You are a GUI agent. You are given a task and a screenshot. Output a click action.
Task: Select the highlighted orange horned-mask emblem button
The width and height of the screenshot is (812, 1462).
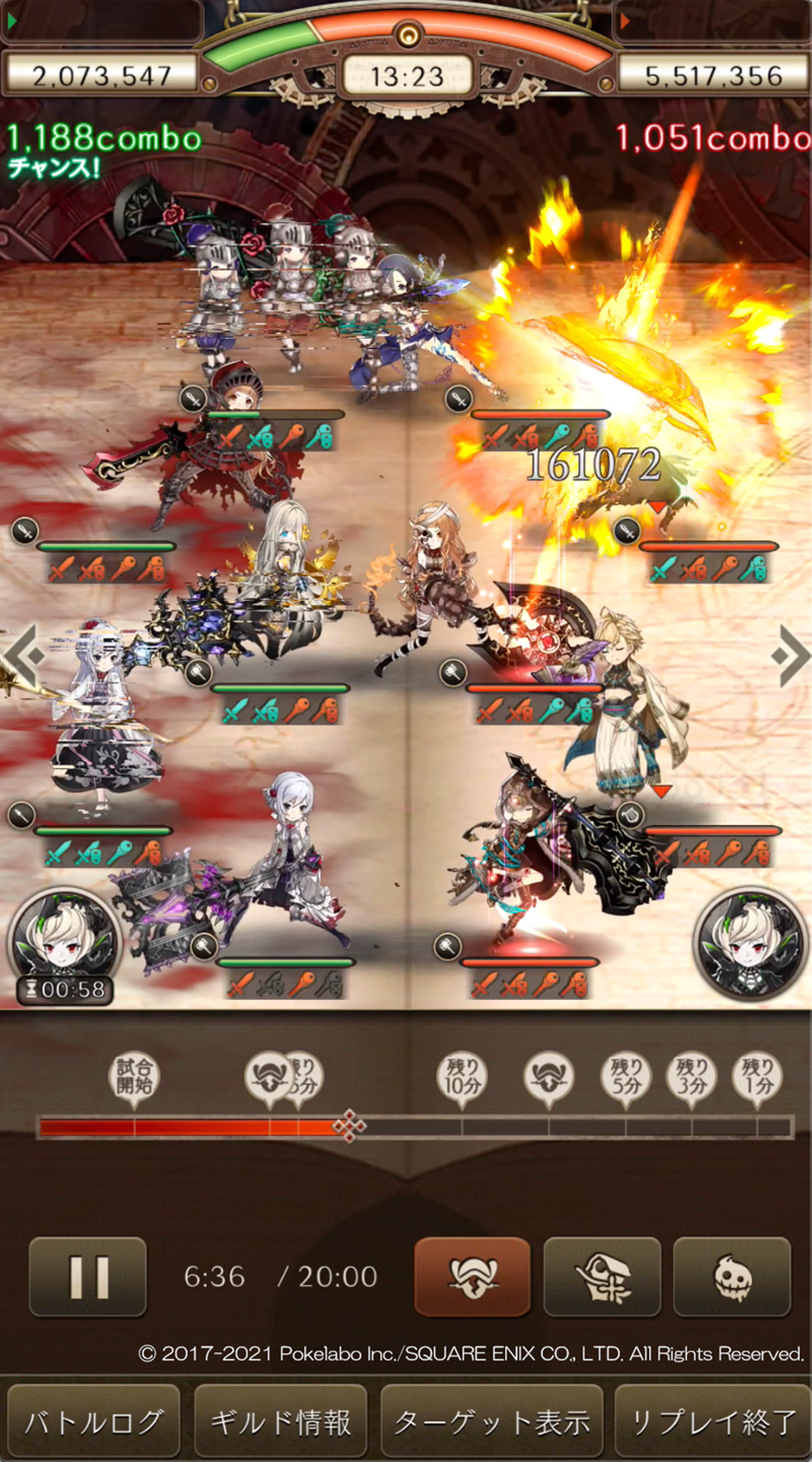pyautogui.click(x=472, y=1276)
